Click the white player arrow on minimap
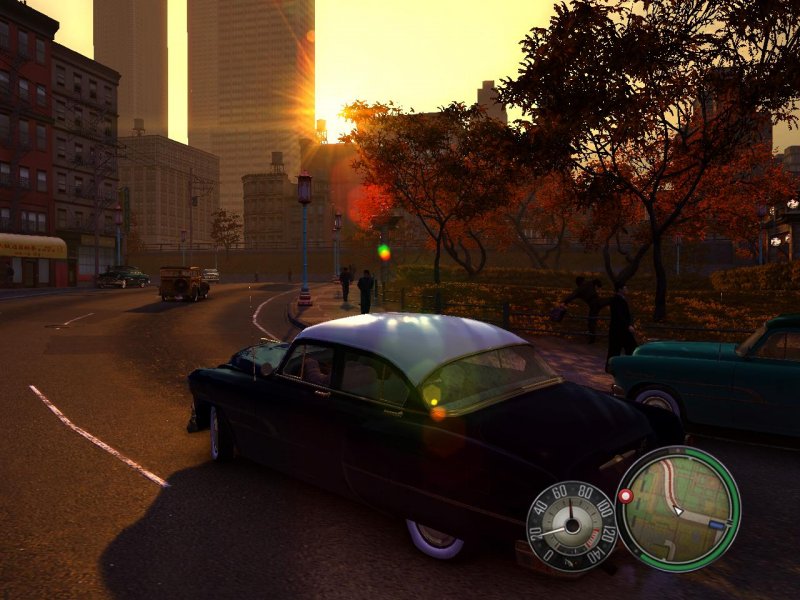This screenshot has height=600, width=800. pyautogui.click(x=677, y=510)
